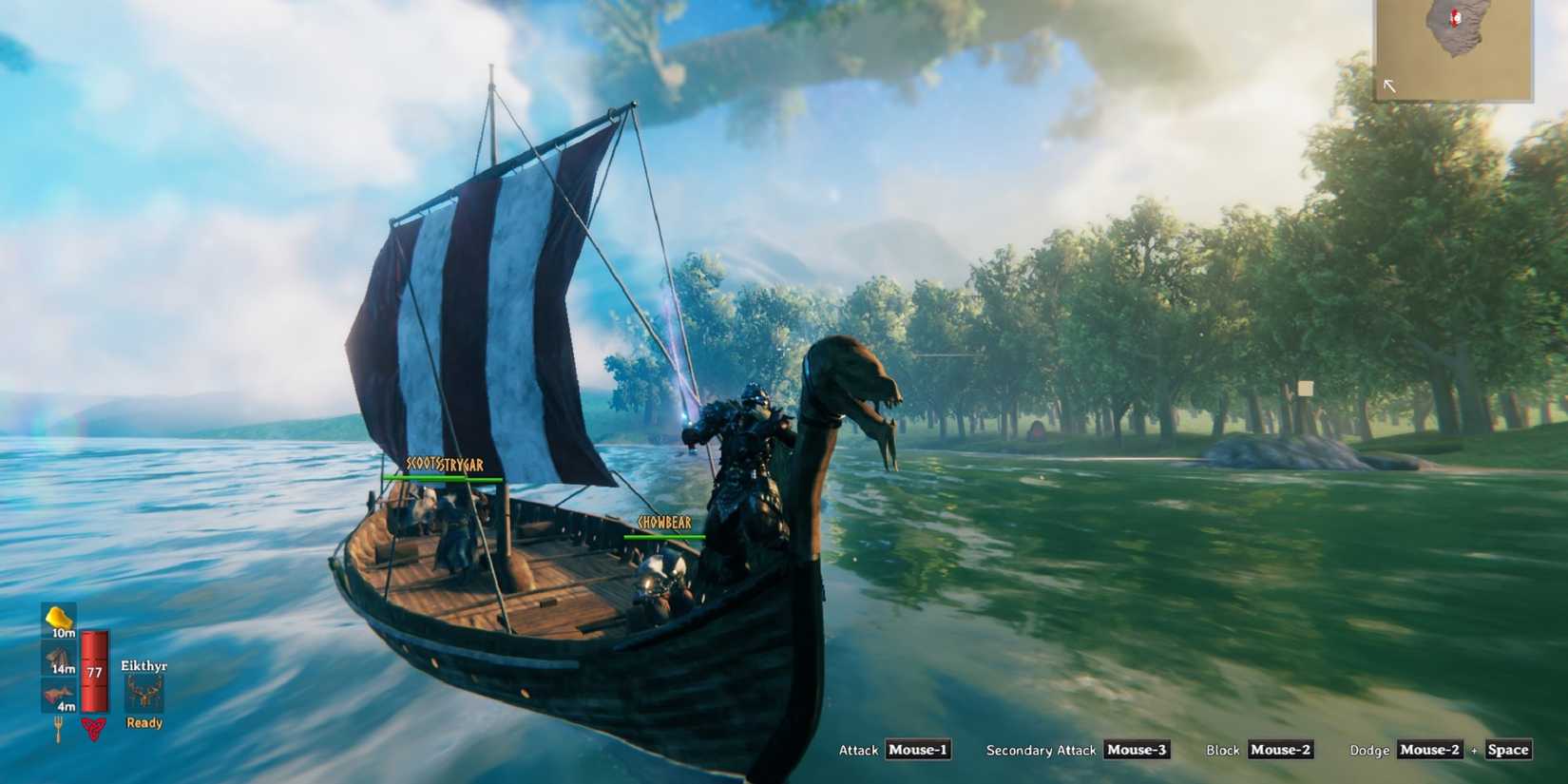Screen dimensions: 1568x784
Task: Click the red health bar showing 77
Action: pyautogui.click(x=93, y=672)
